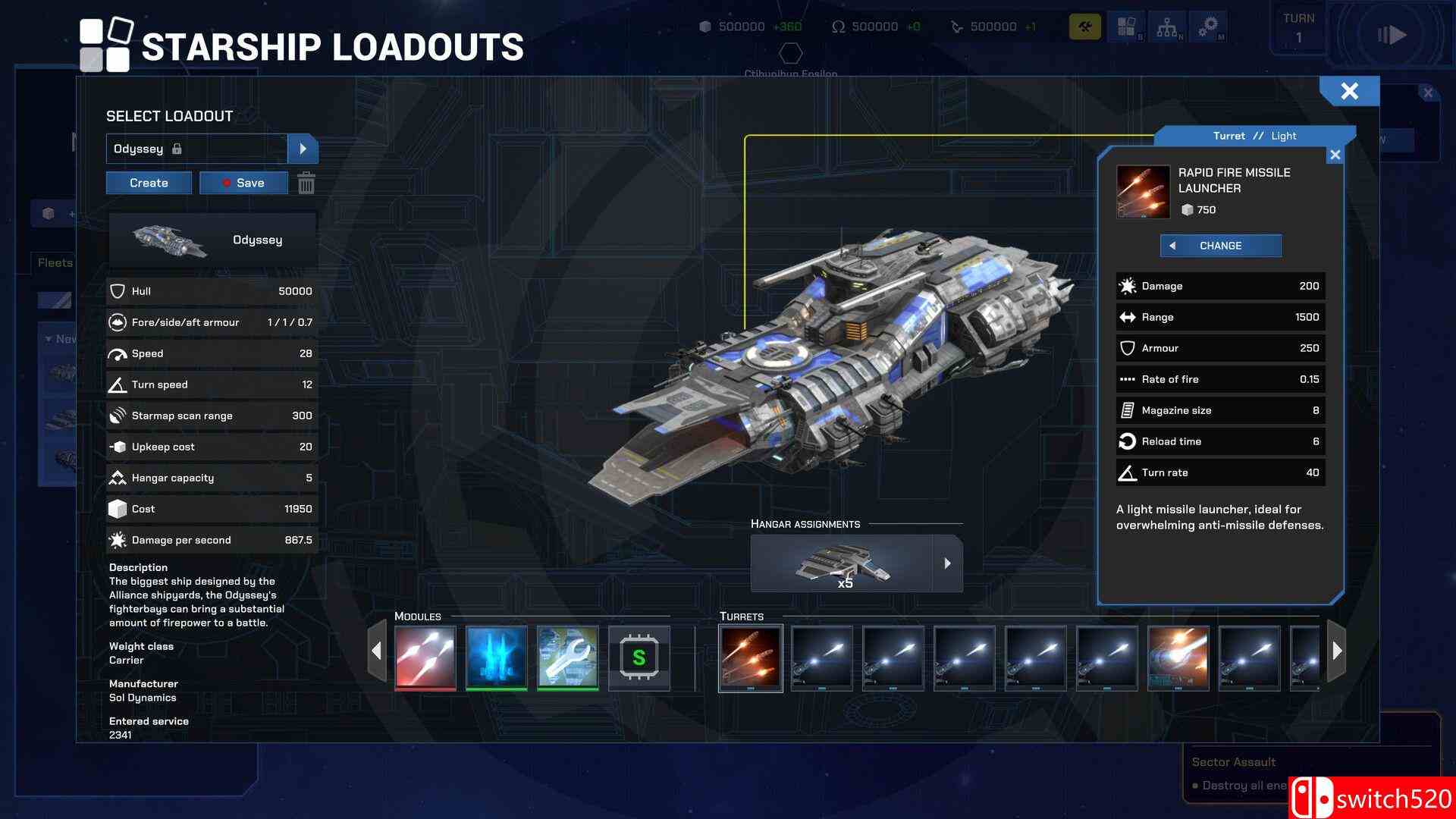The height and width of the screenshot is (819, 1456).
Task: Select the red missile module slot
Action: click(425, 657)
